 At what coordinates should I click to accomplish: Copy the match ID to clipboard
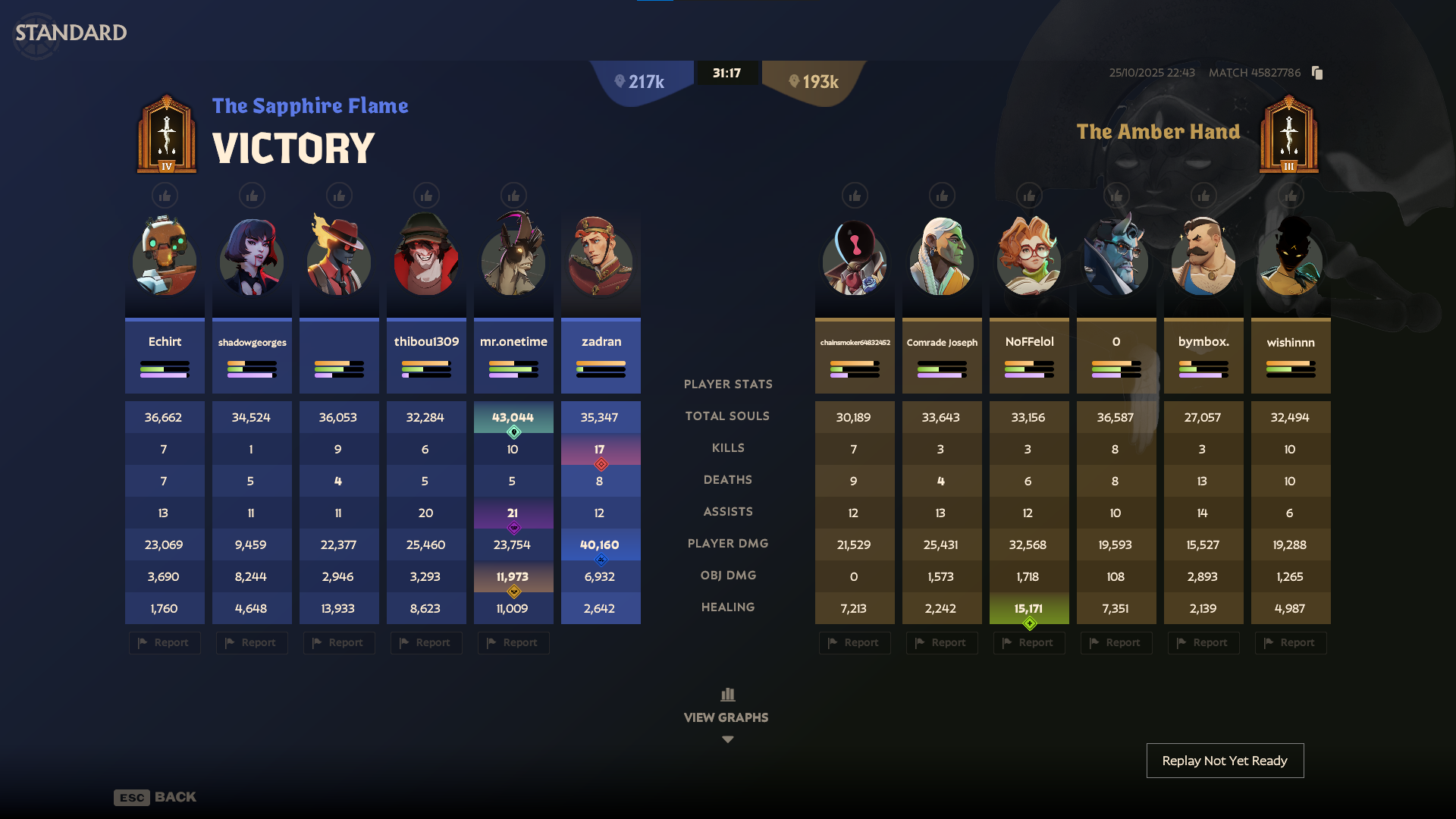click(1317, 73)
